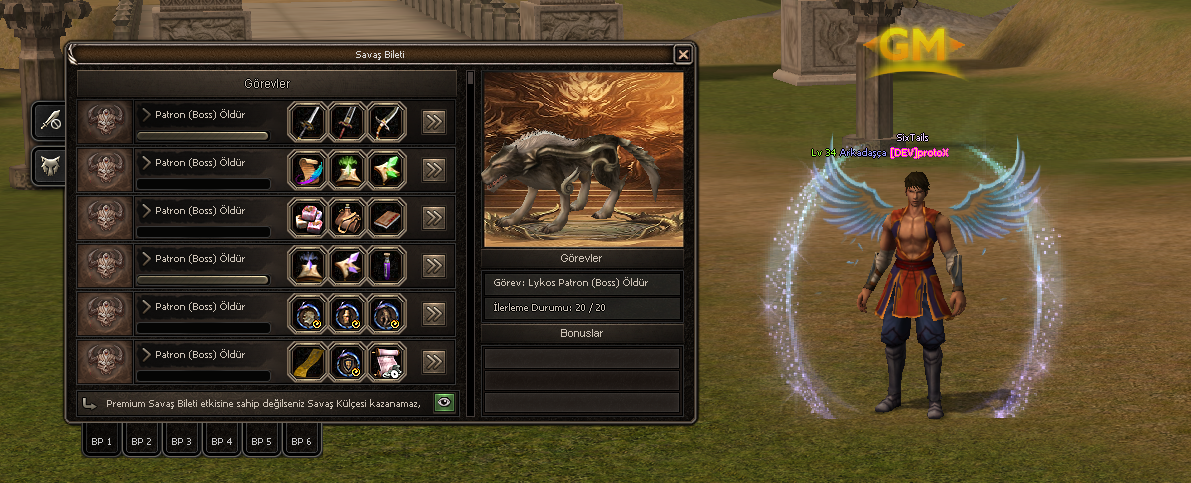
Task: Click the rainbow scroll reward icon
Action: click(x=307, y=169)
